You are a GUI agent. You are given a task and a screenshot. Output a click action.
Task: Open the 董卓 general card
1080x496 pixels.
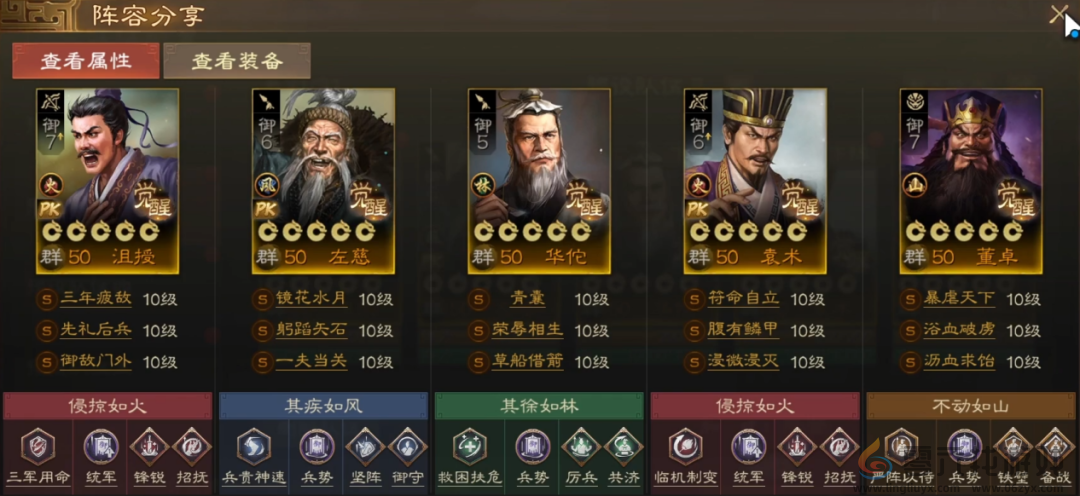tap(971, 180)
